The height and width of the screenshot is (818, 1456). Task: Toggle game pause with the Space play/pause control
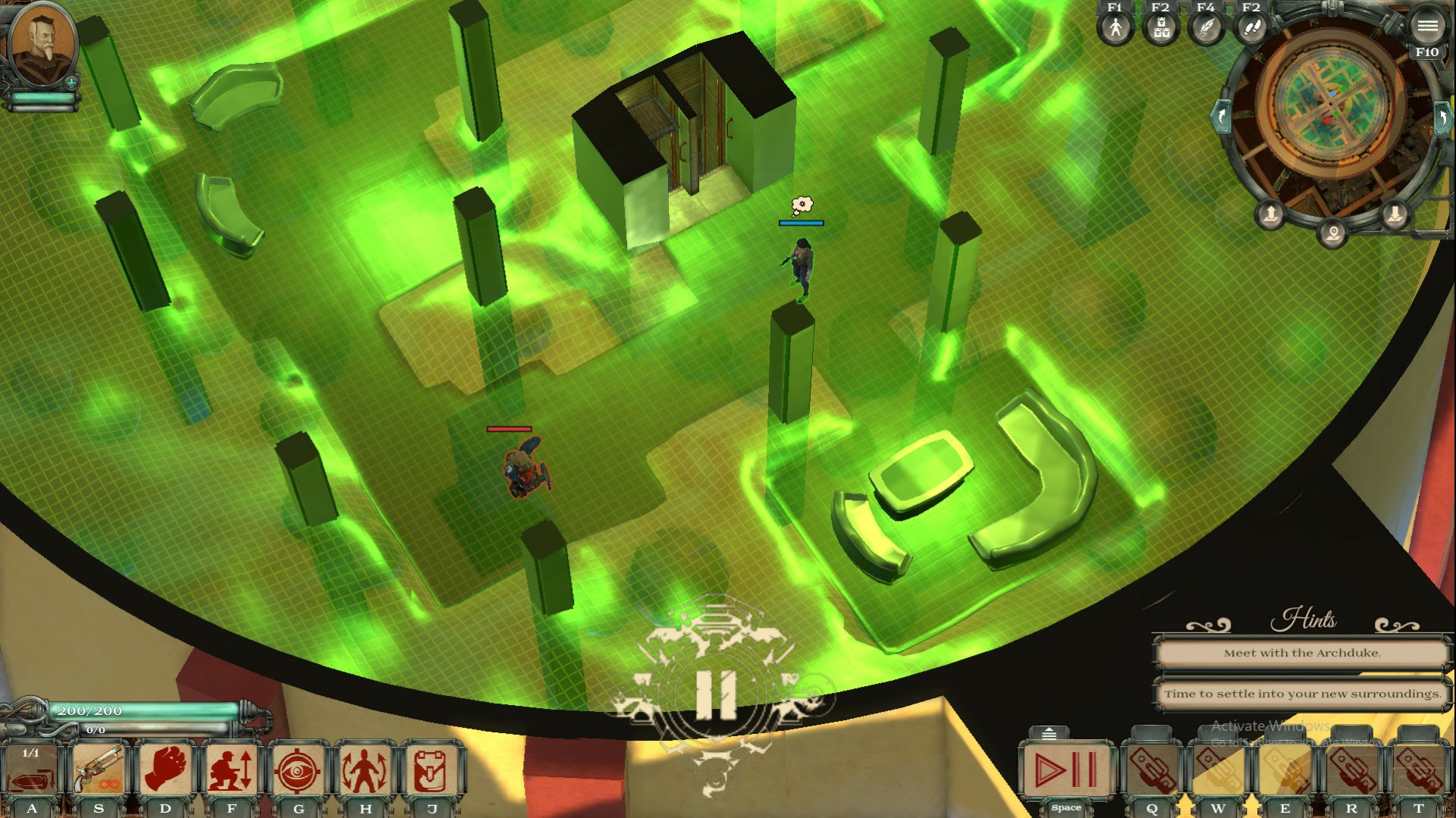tap(1066, 769)
